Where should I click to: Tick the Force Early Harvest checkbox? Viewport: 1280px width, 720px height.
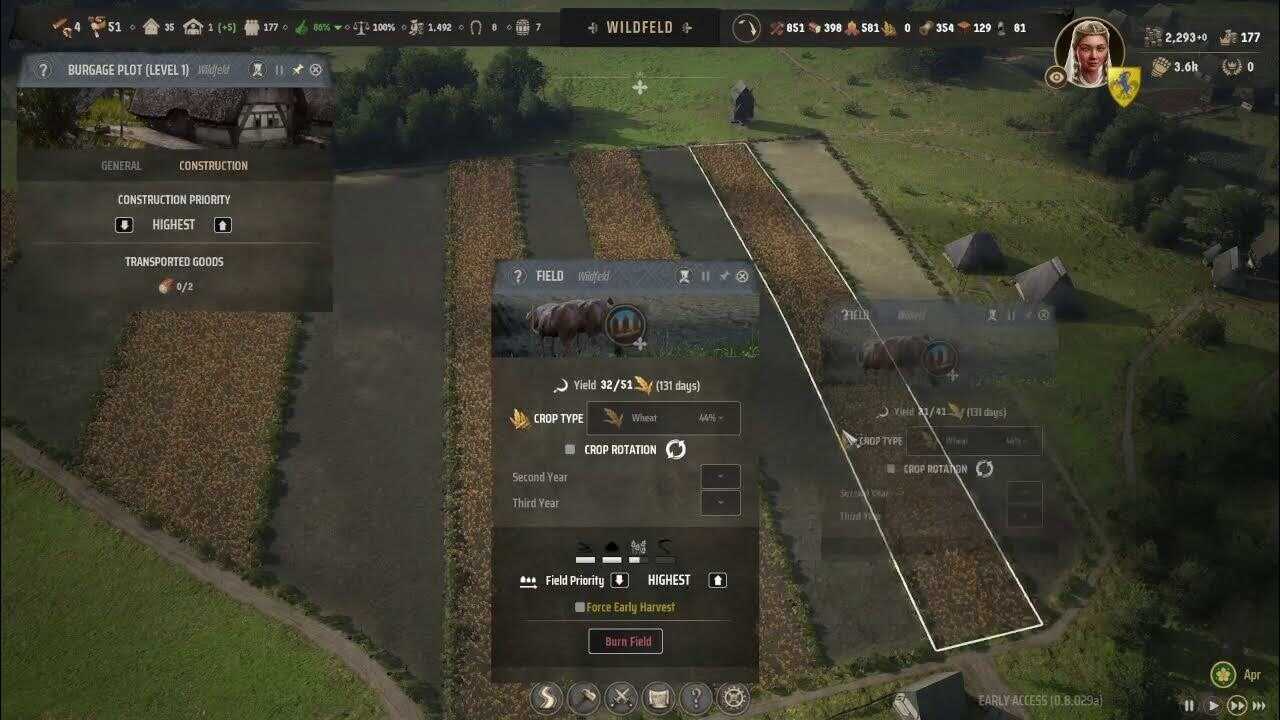point(580,607)
